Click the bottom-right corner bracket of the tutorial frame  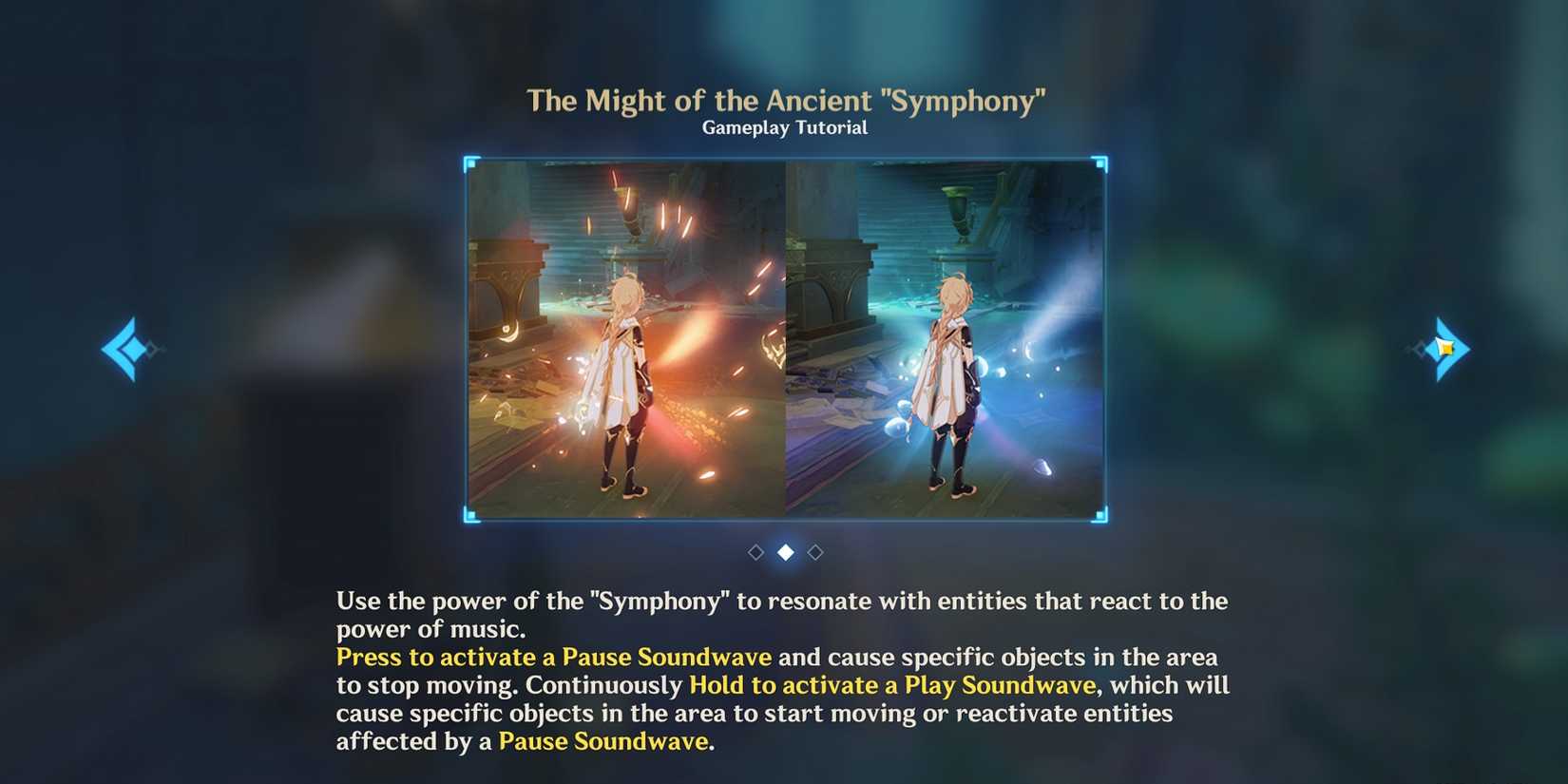pyautogui.click(x=1100, y=513)
